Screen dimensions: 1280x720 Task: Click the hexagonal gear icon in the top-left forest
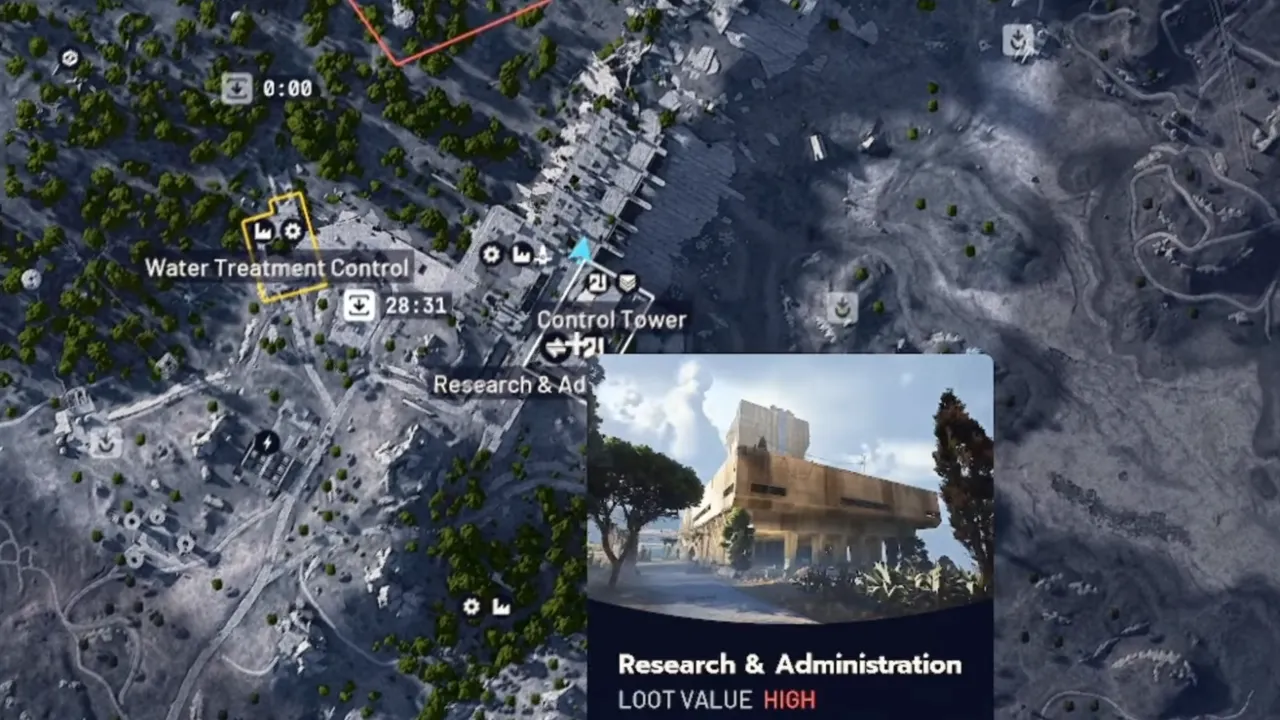tap(70, 58)
